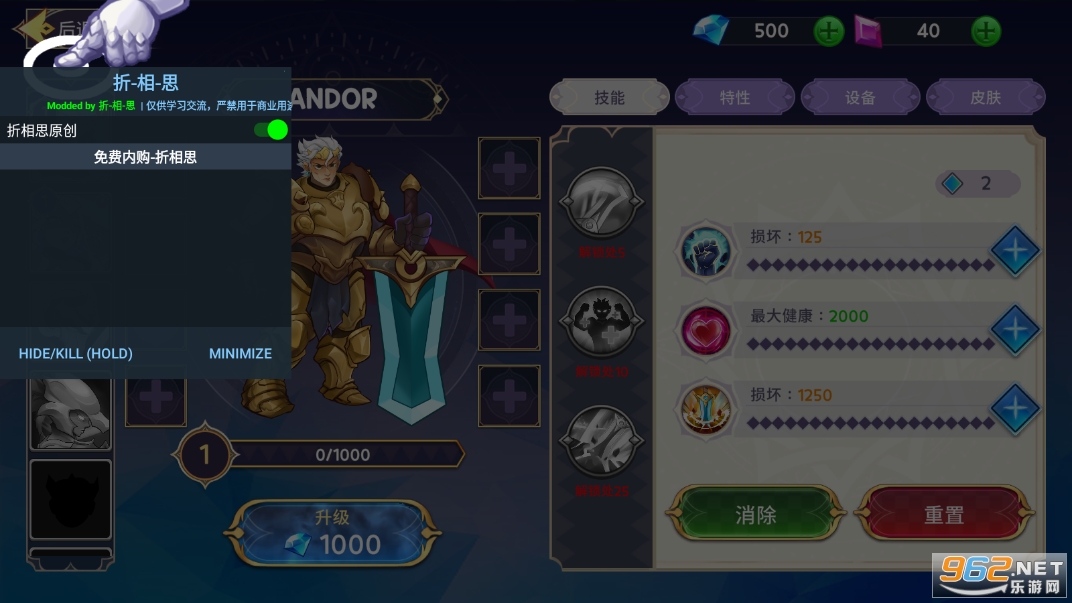Image resolution: width=1072 pixels, height=603 pixels.
Task: Choose the locked silhouette hero portrait
Action: 70,499
